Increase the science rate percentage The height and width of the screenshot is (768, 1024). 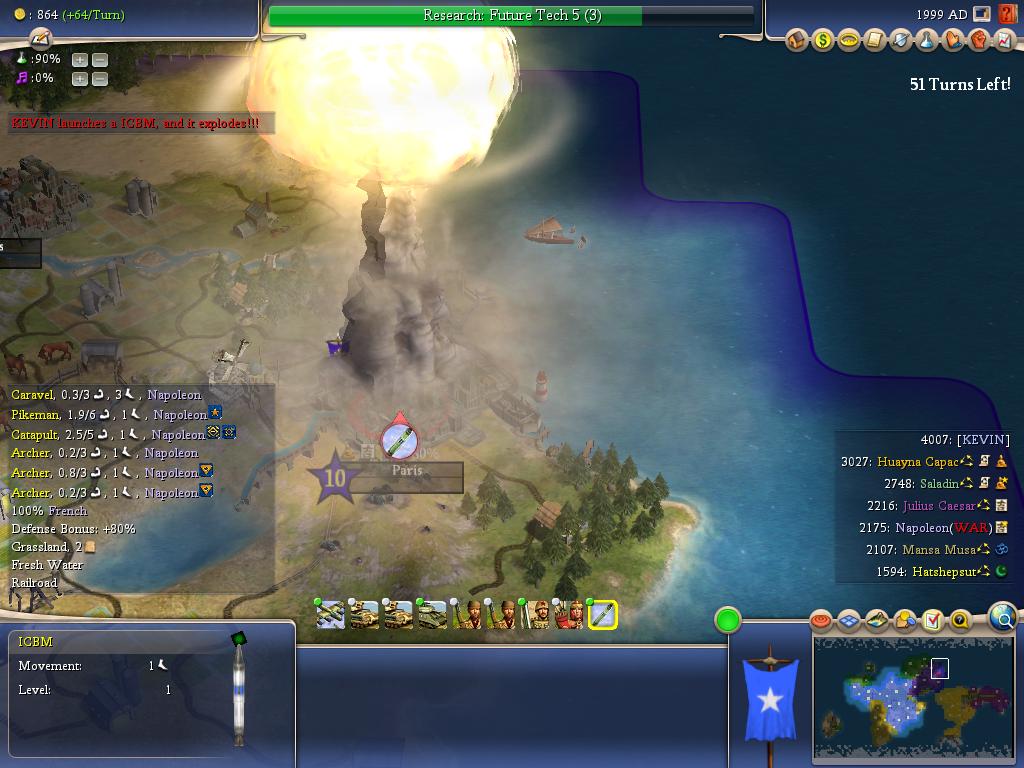click(79, 59)
